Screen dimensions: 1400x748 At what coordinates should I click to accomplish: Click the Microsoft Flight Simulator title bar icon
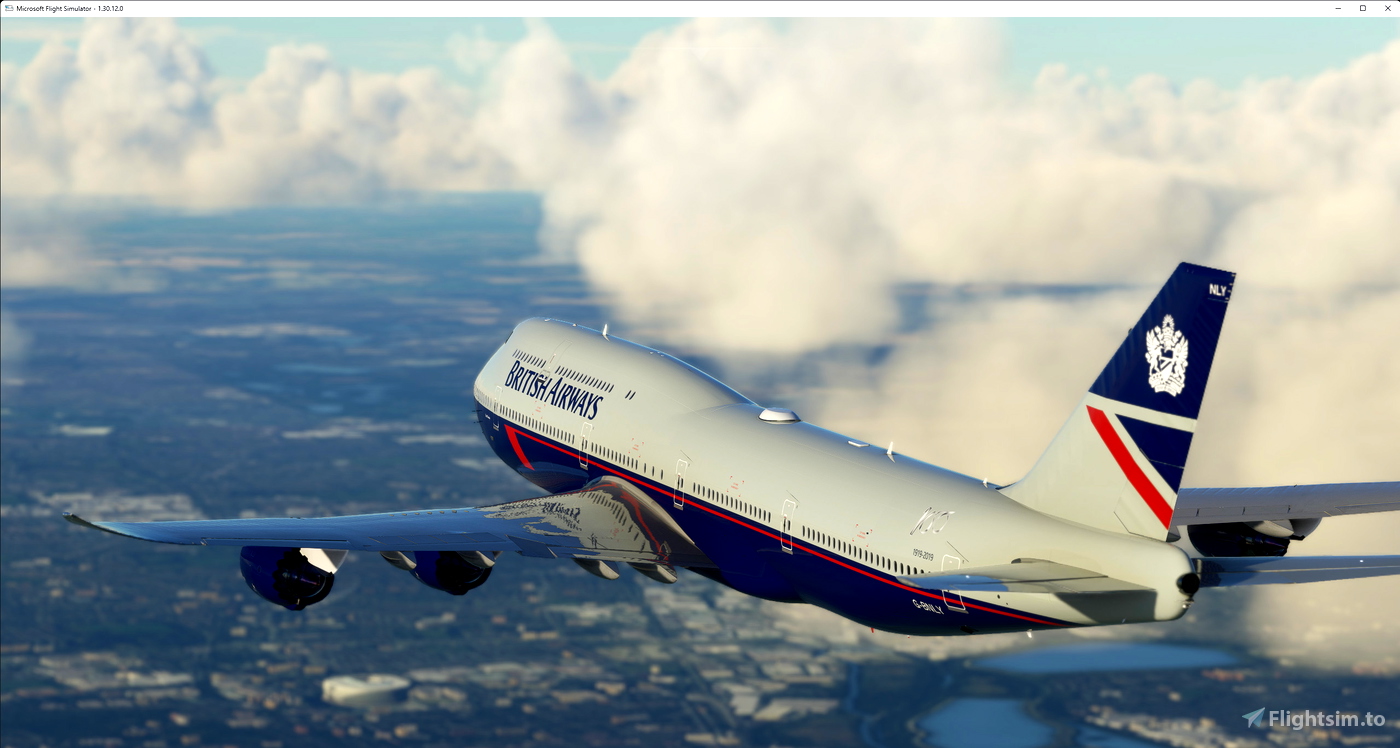(8, 8)
